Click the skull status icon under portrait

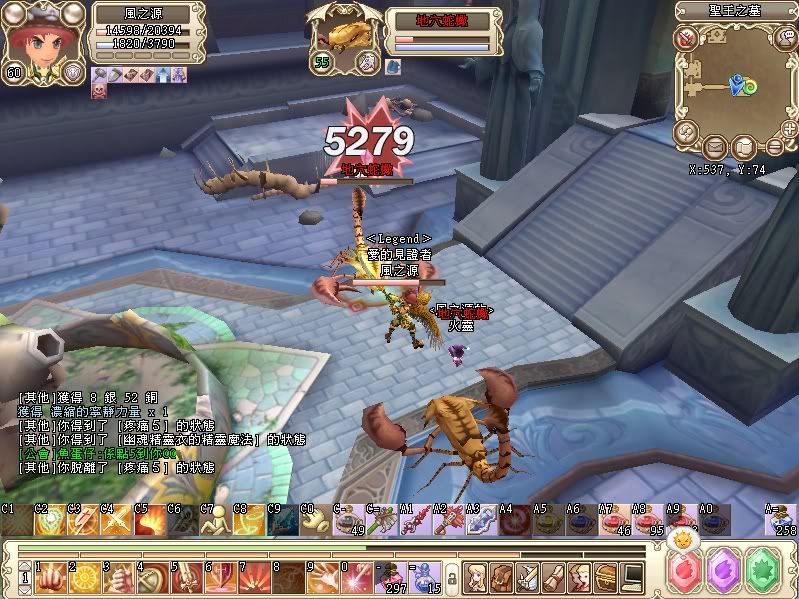click(x=100, y=90)
